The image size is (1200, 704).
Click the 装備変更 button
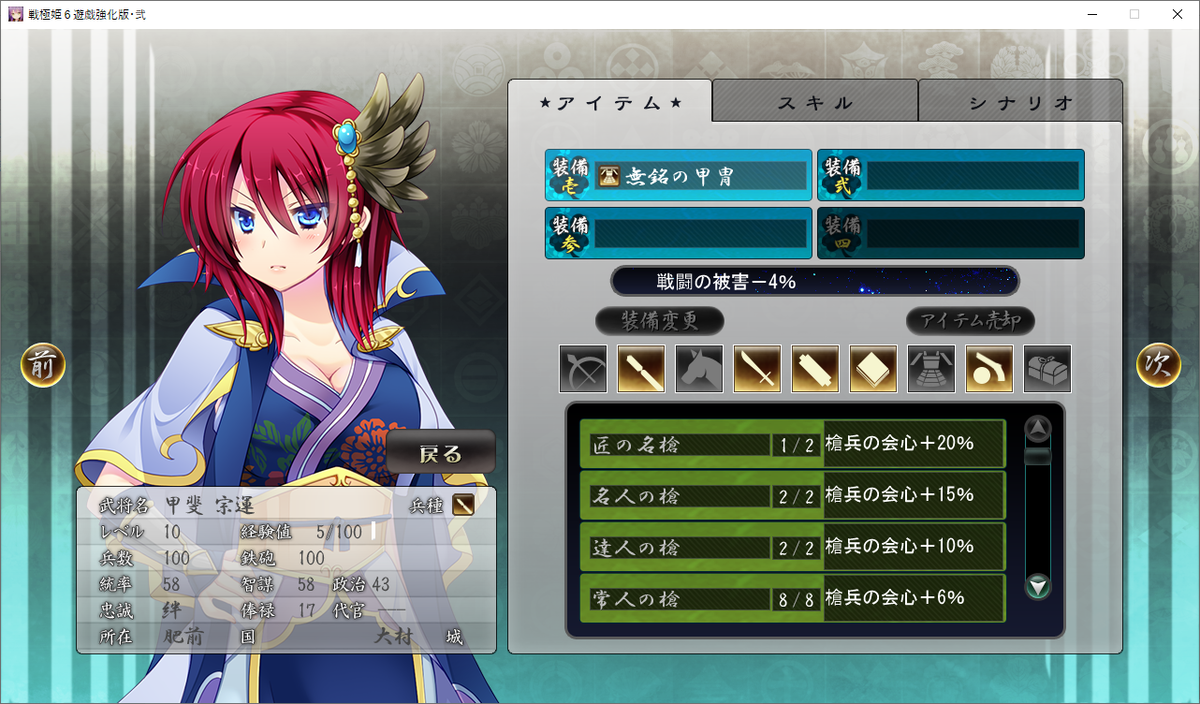[x=659, y=321]
